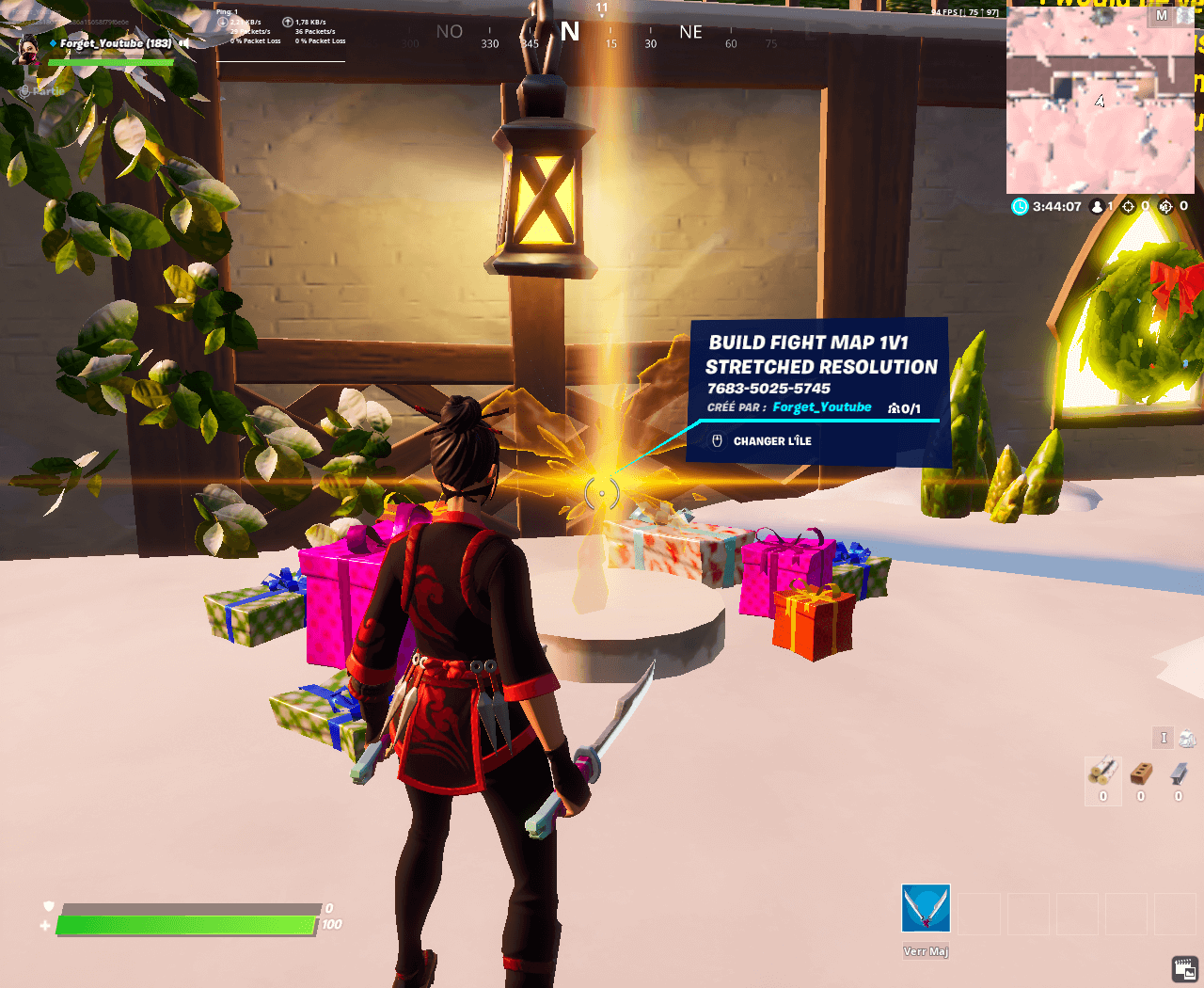Click the download speed arrow icon
The width and height of the screenshot is (1204, 988).
click(224, 21)
